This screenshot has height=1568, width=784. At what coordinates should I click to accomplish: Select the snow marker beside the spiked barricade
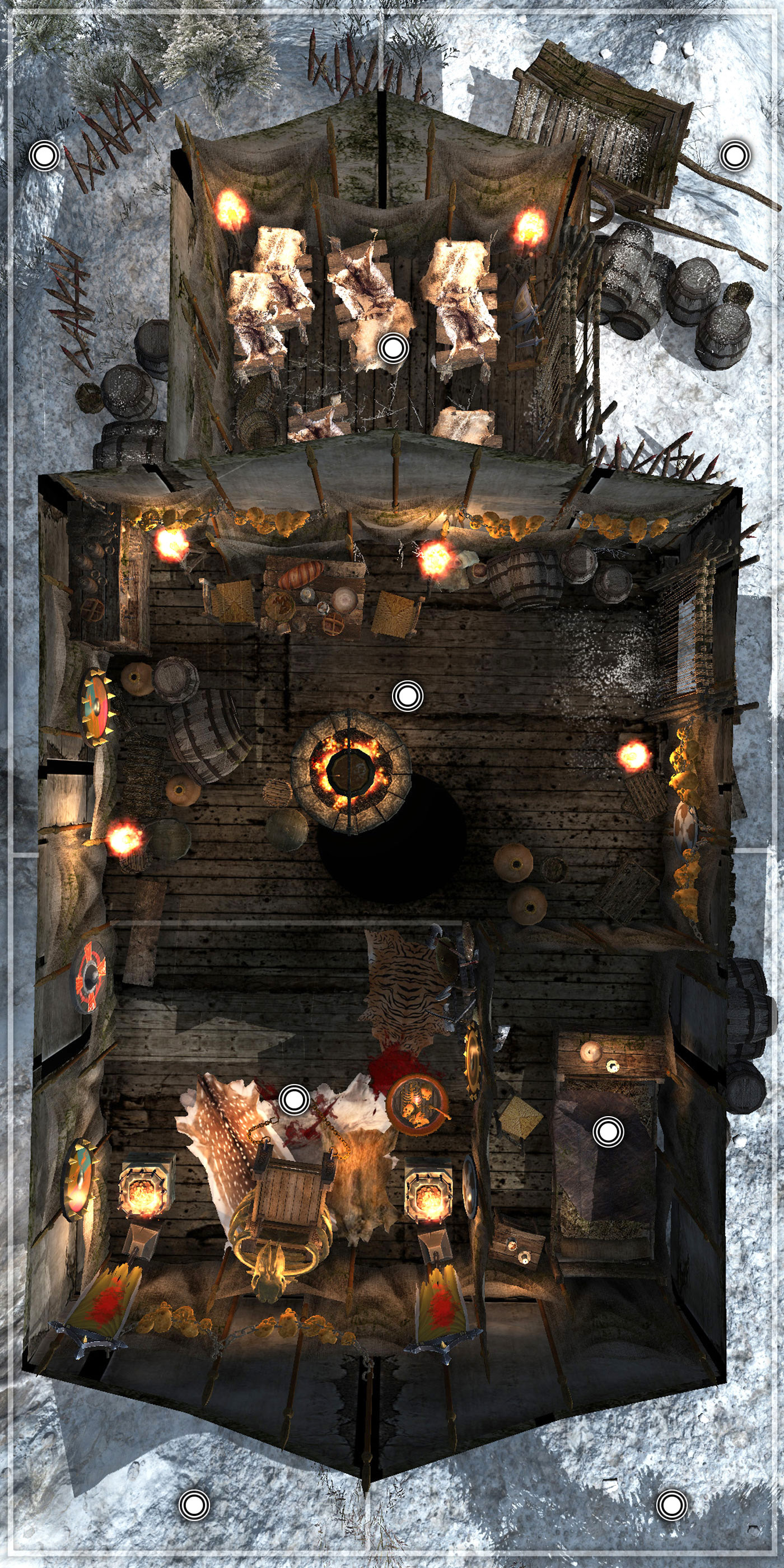point(44,156)
